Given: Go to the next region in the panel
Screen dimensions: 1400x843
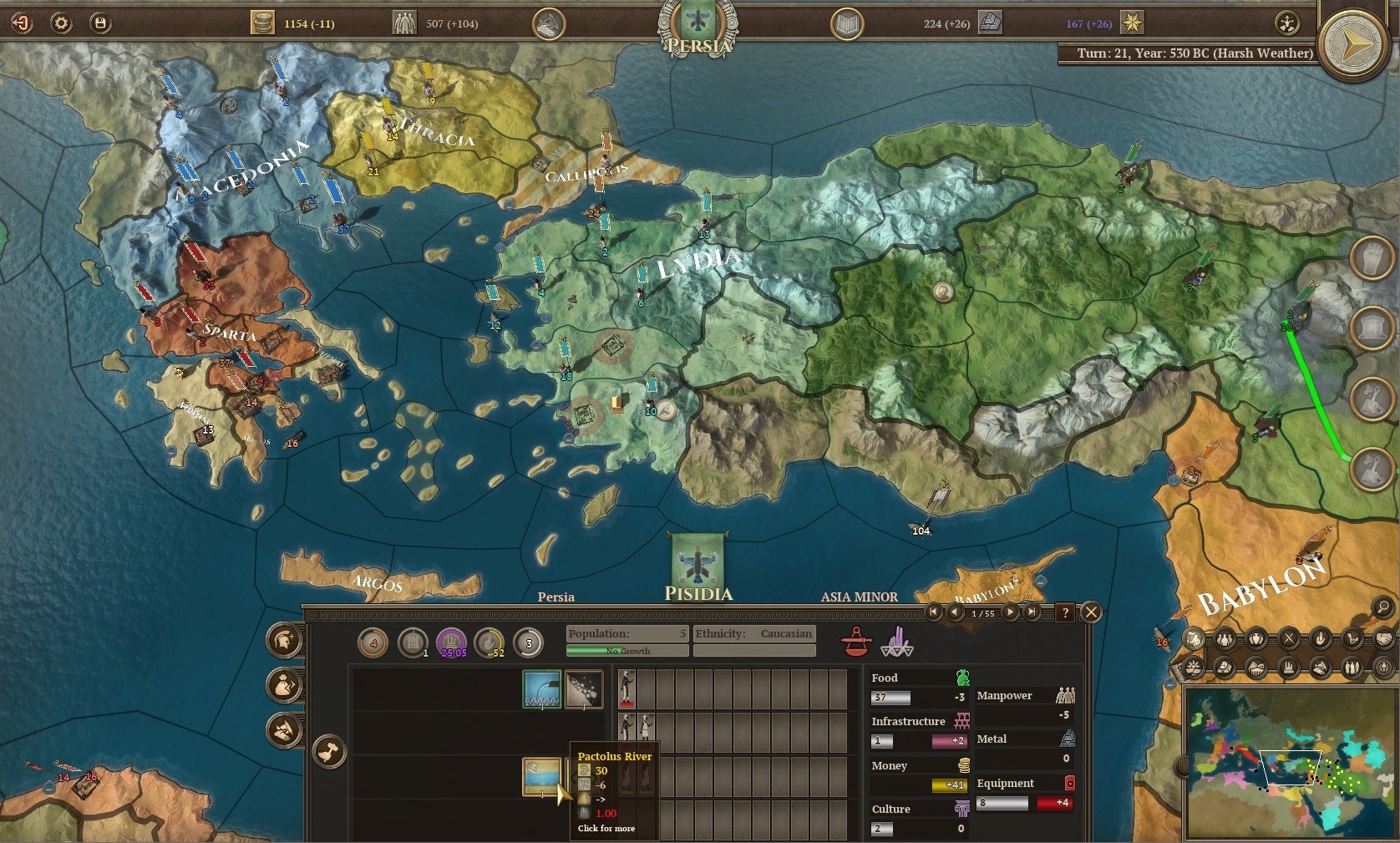Looking at the screenshot, I should [x=1010, y=612].
